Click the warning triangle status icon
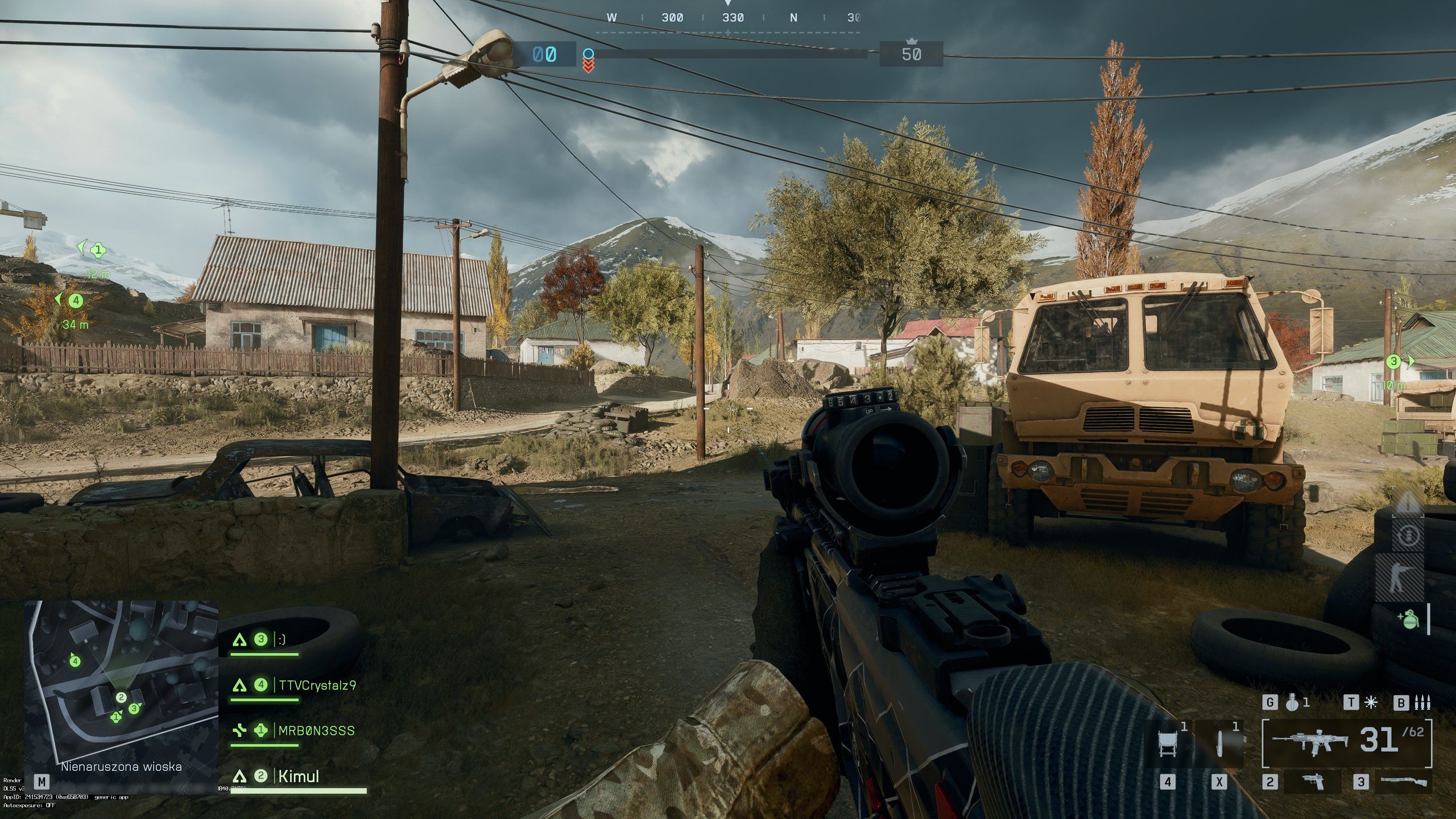 pos(1407,503)
